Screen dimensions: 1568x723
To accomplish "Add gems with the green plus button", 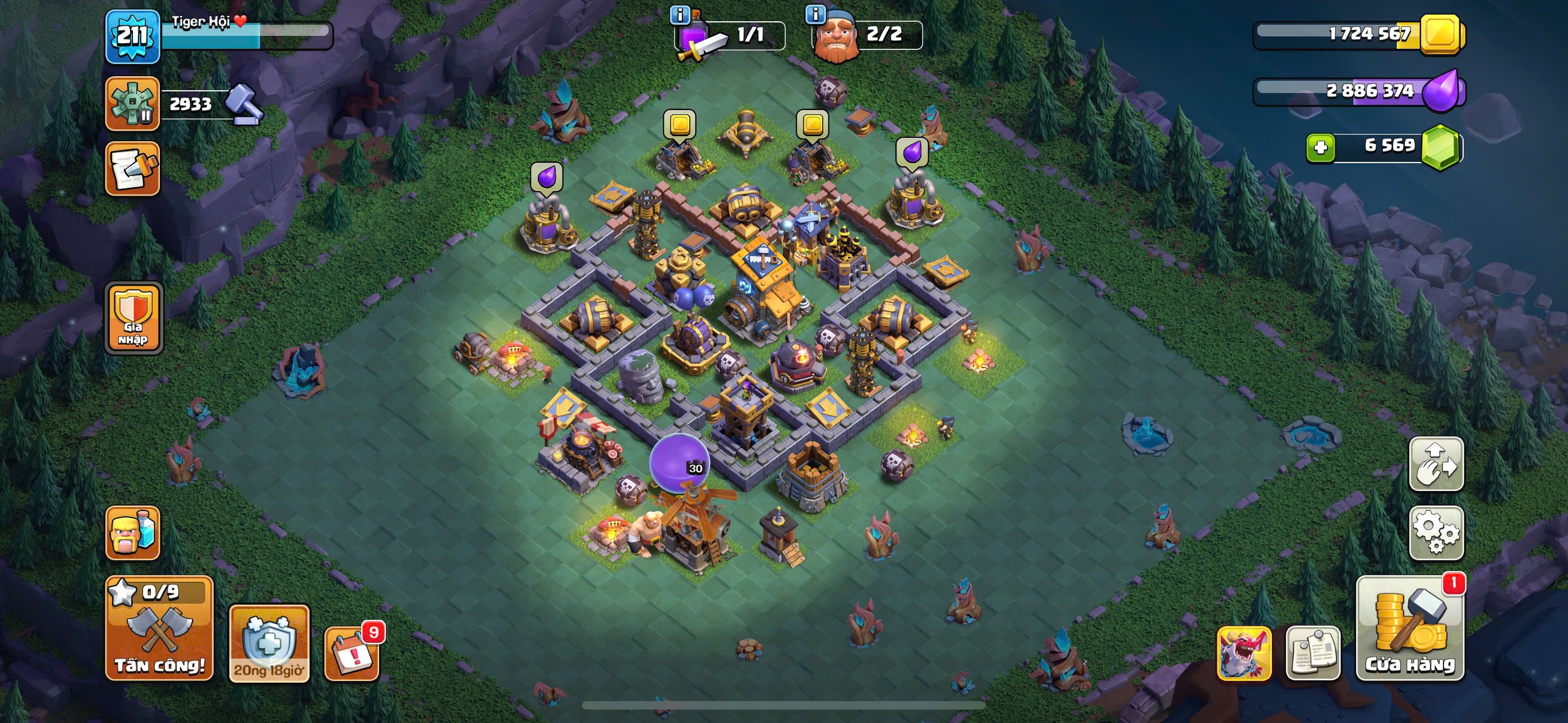I will pyautogui.click(x=1320, y=147).
